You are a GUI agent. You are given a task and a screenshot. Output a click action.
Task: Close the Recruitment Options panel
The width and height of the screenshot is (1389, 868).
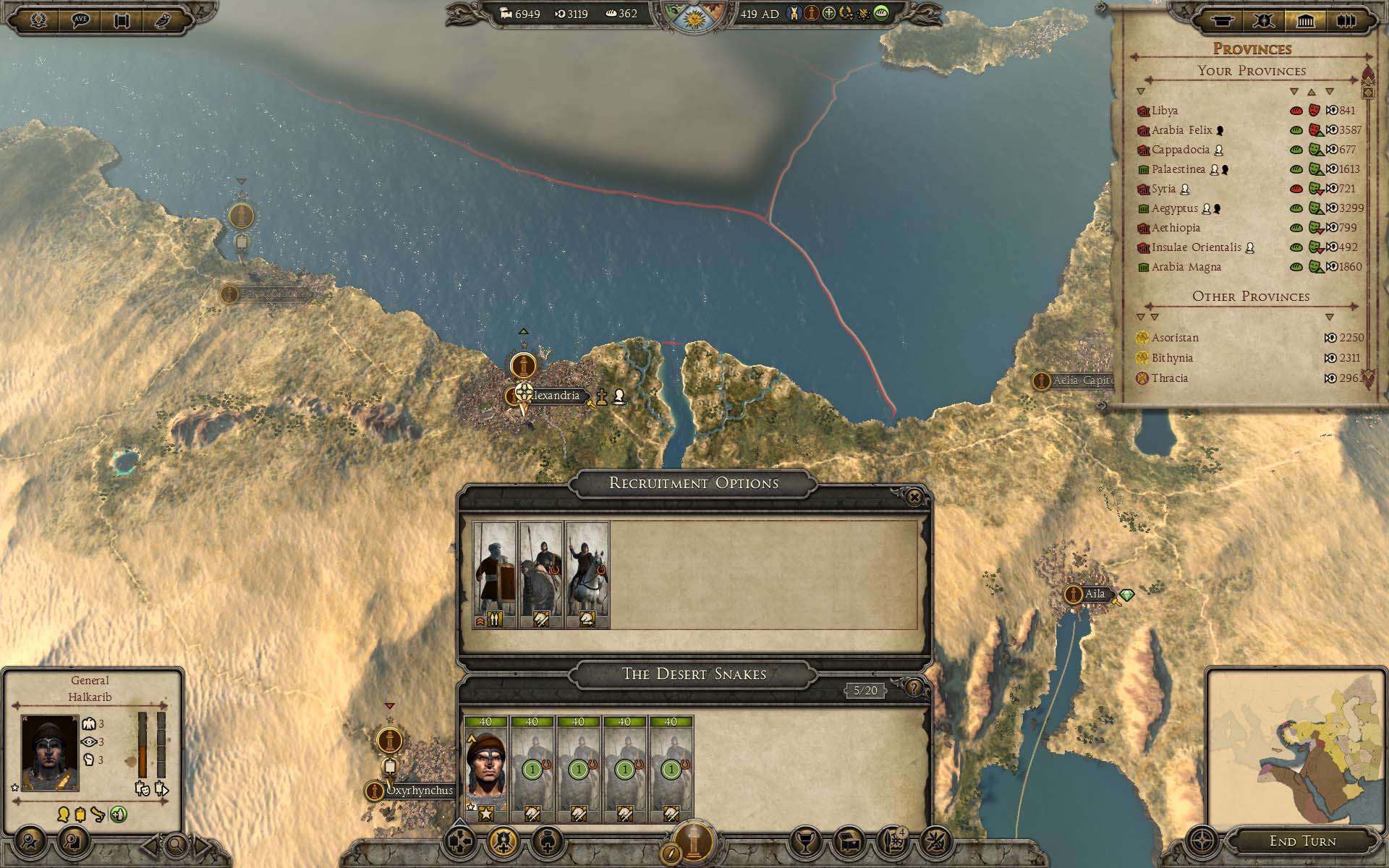pyautogui.click(x=914, y=498)
